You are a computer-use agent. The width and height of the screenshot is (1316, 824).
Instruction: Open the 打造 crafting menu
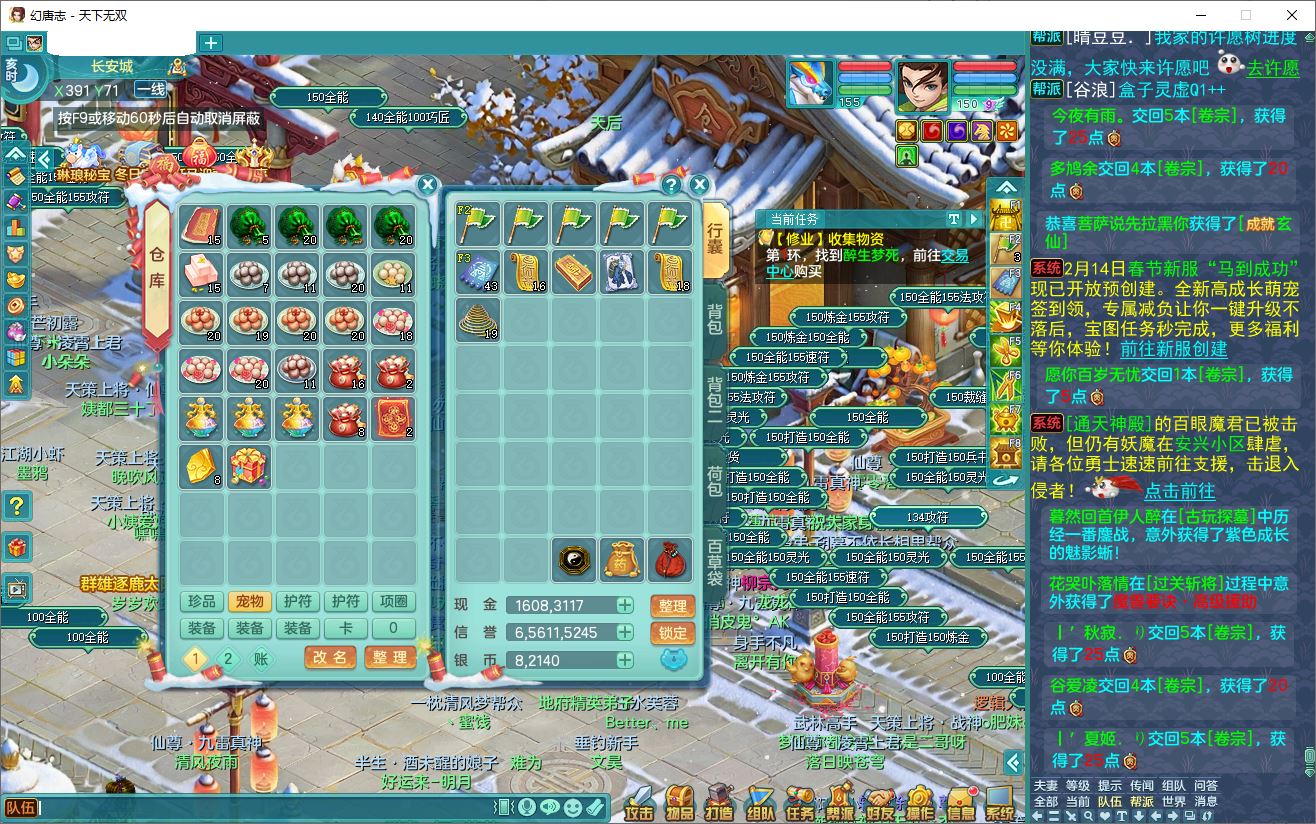[718, 802]
